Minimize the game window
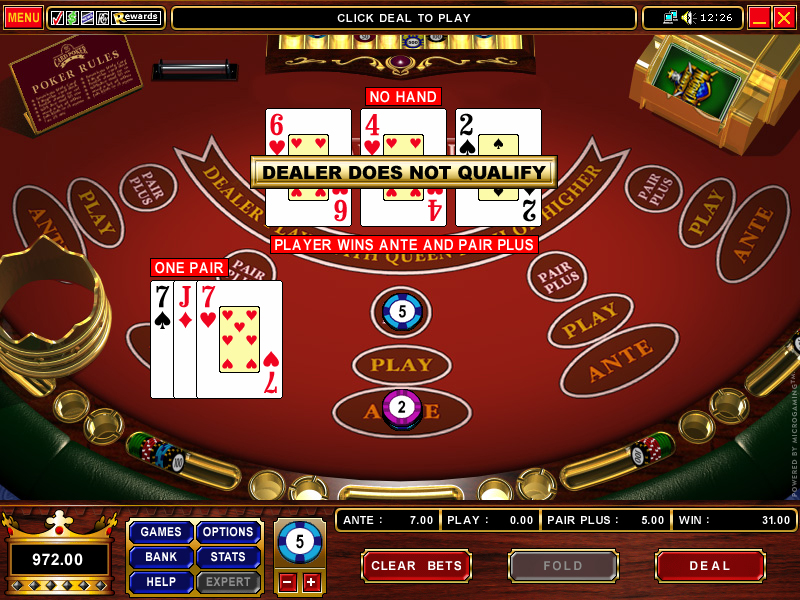Screen dimensions: 800x600 click(759, 18)
